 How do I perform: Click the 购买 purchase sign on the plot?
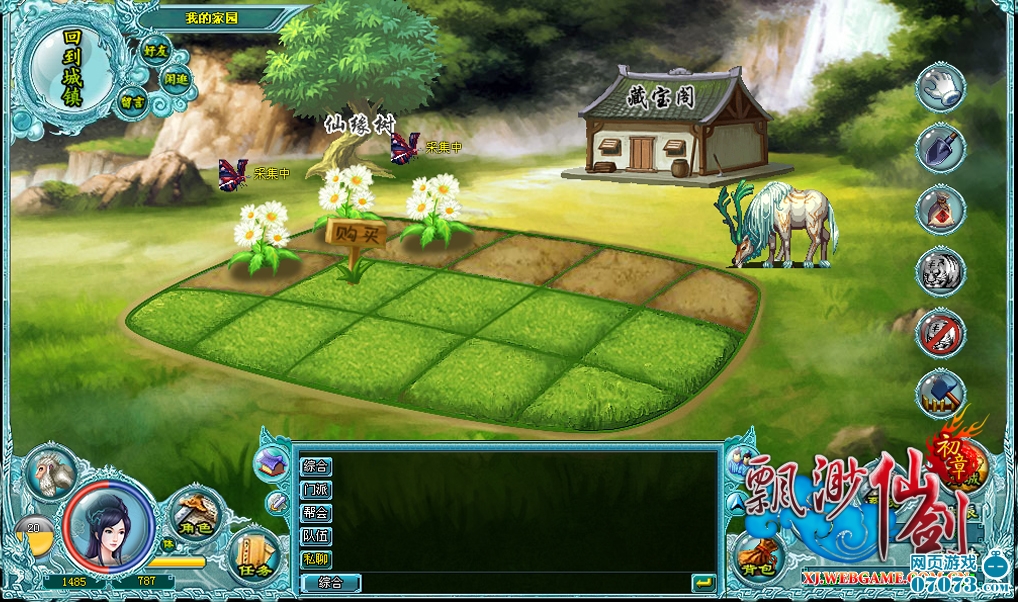click(355, 234)
